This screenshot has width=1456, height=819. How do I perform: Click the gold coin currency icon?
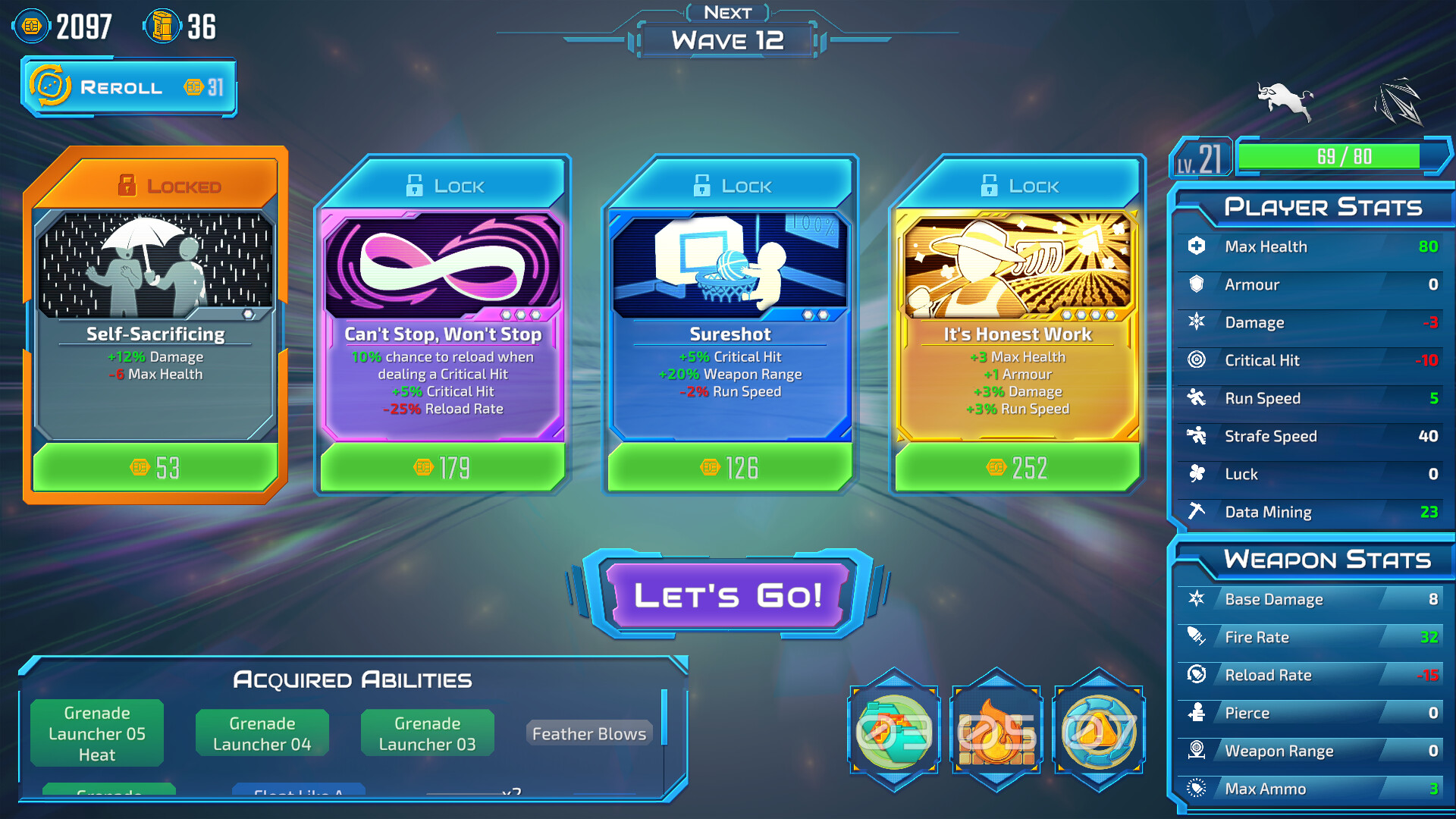(x=30, y=25)
